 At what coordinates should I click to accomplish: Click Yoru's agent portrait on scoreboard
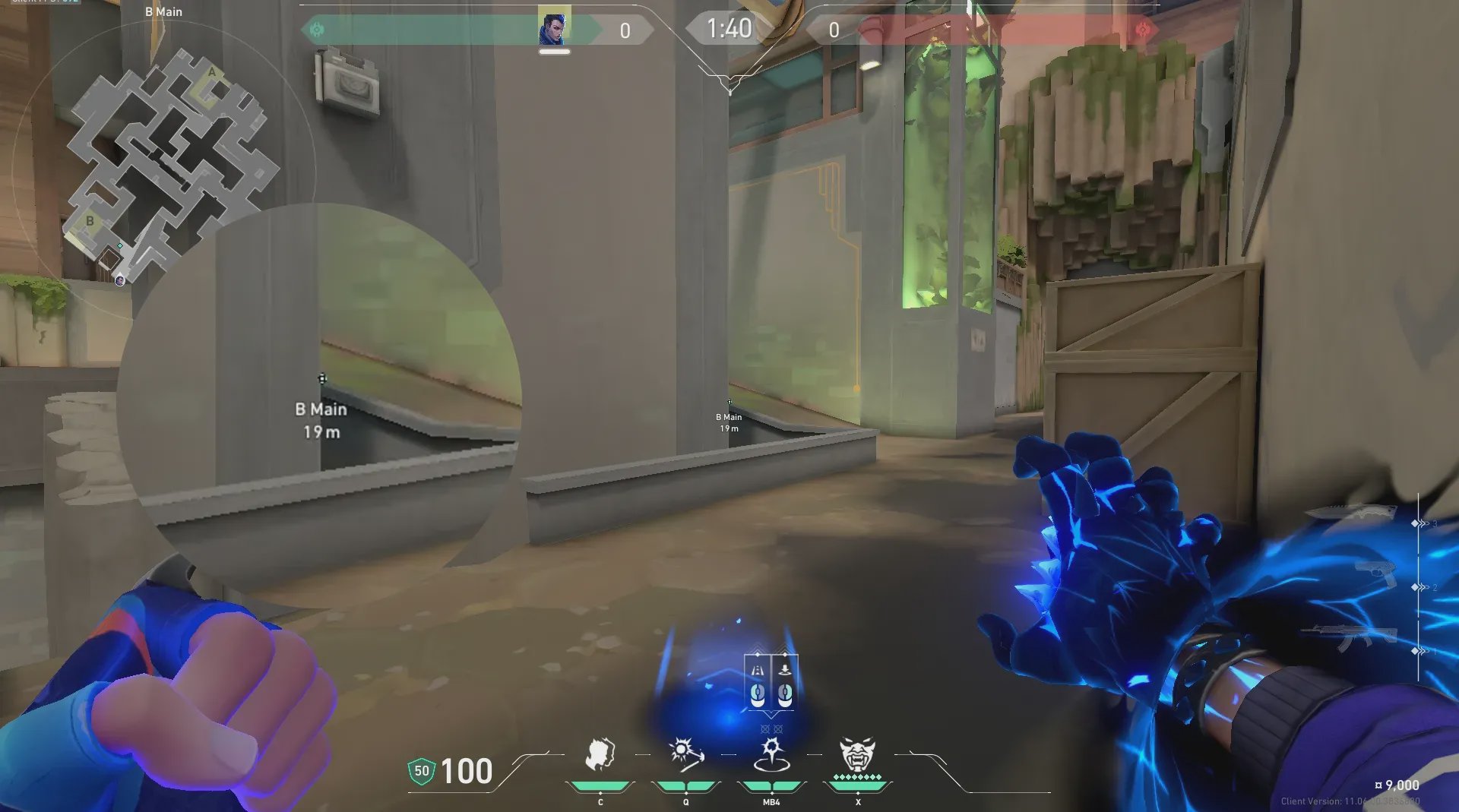click(x=554, y=27)
